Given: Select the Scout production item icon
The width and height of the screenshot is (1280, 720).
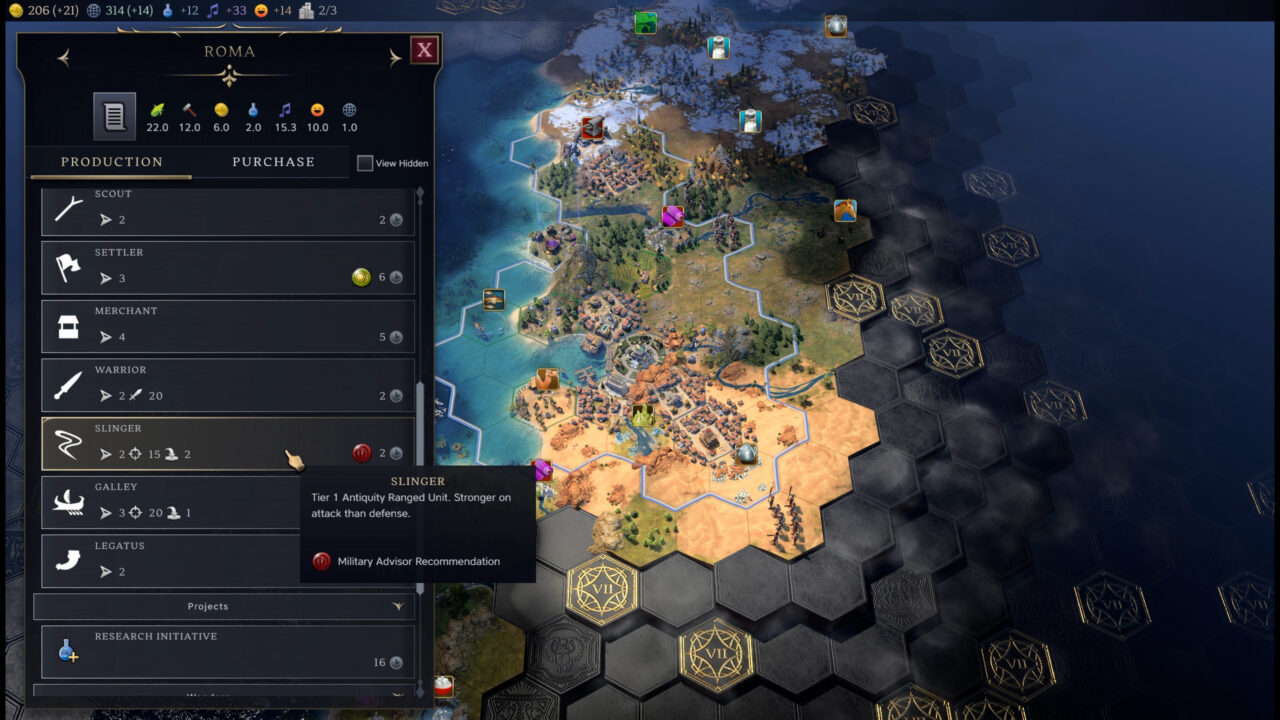Looking at the screenshot, I should (x=68, y=207).
